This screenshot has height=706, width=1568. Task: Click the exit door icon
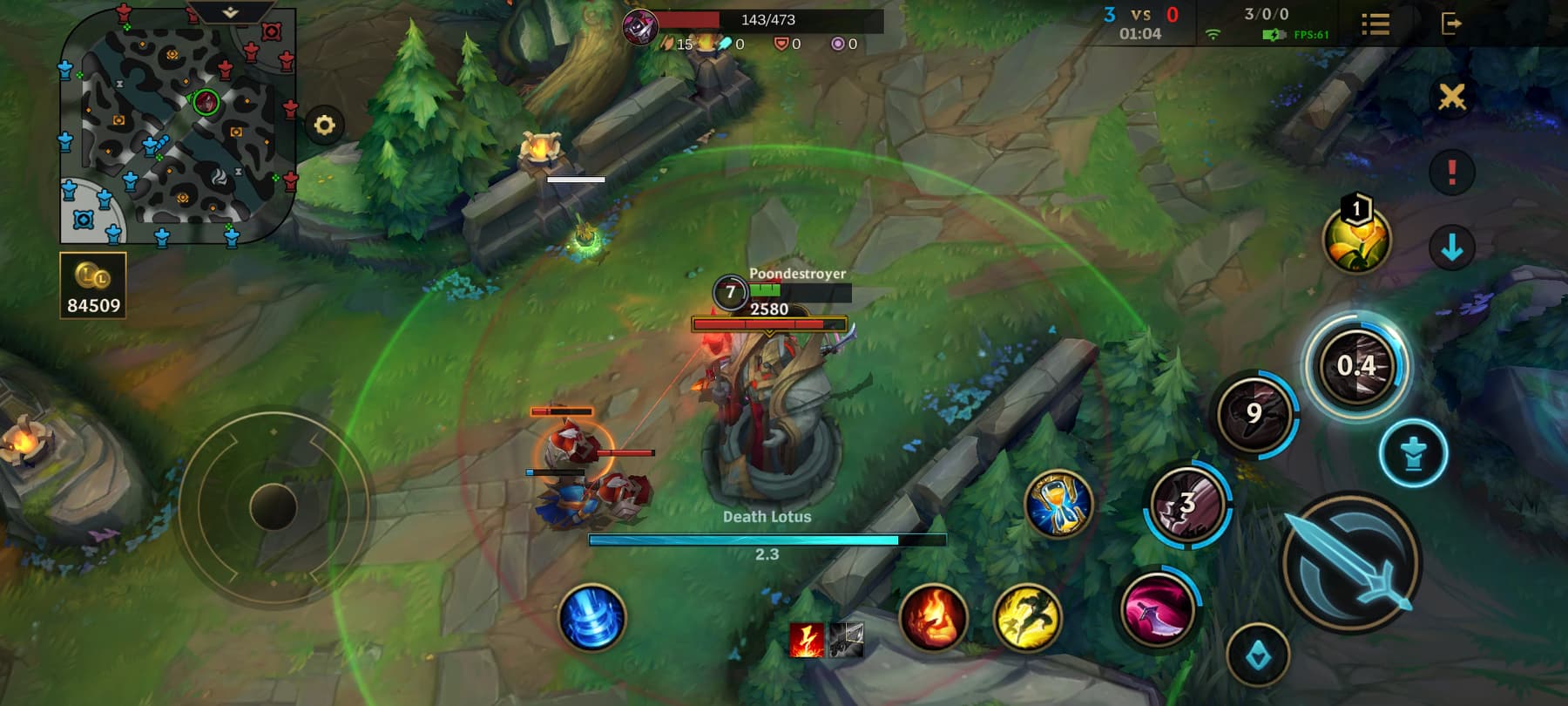(x=1451, y=24)
